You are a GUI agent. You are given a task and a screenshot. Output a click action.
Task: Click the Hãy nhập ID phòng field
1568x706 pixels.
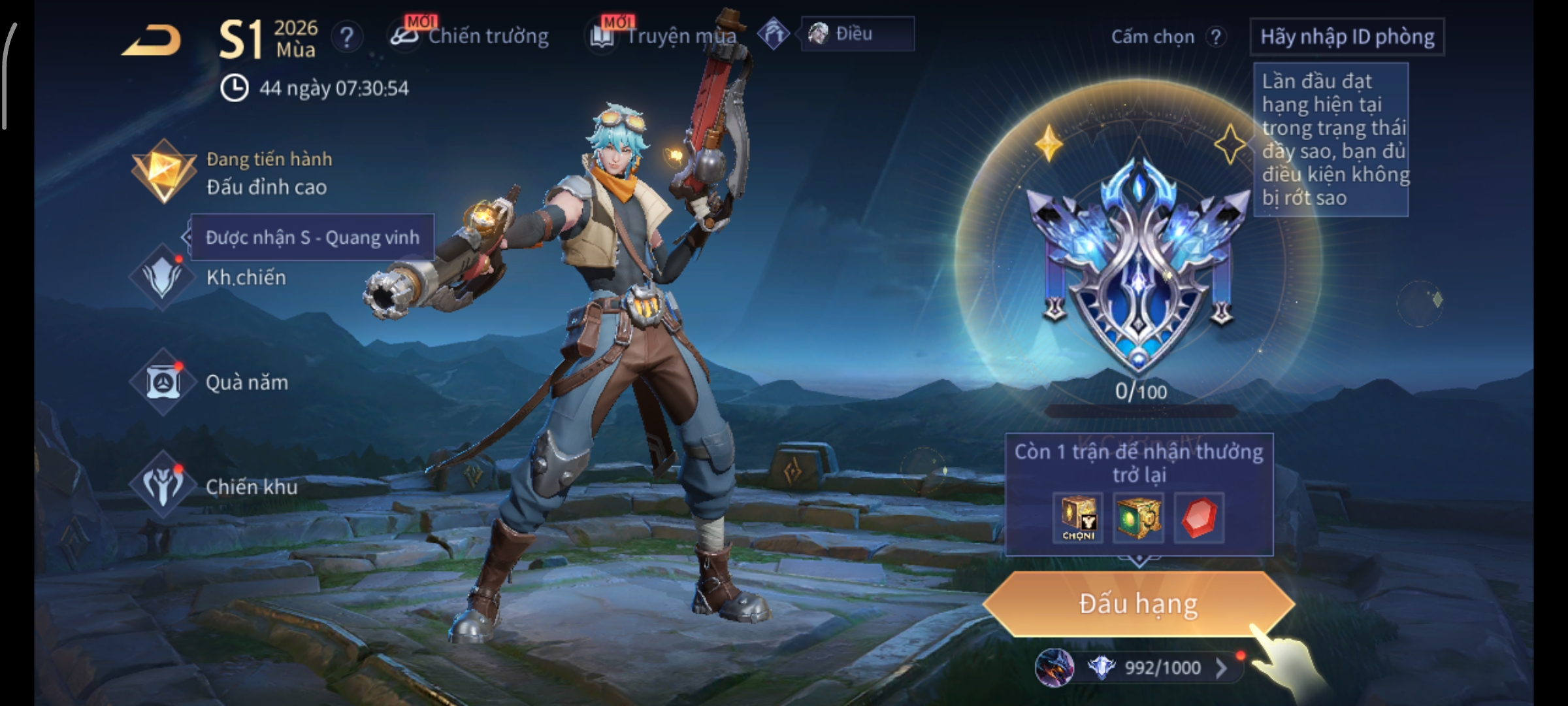(1347, 37)
